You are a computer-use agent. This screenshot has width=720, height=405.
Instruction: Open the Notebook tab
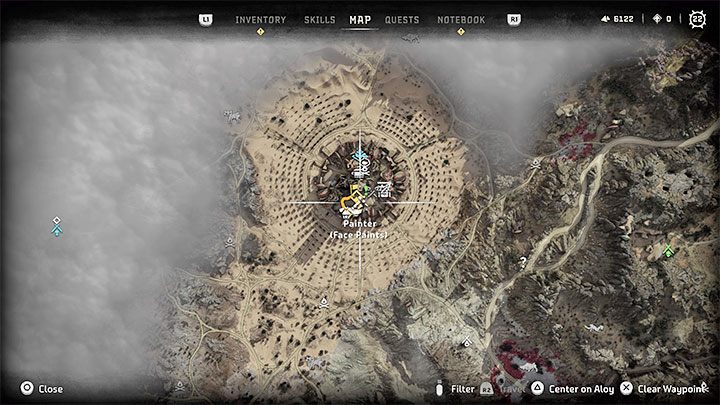pyautogui.click(x=461, y=20)
